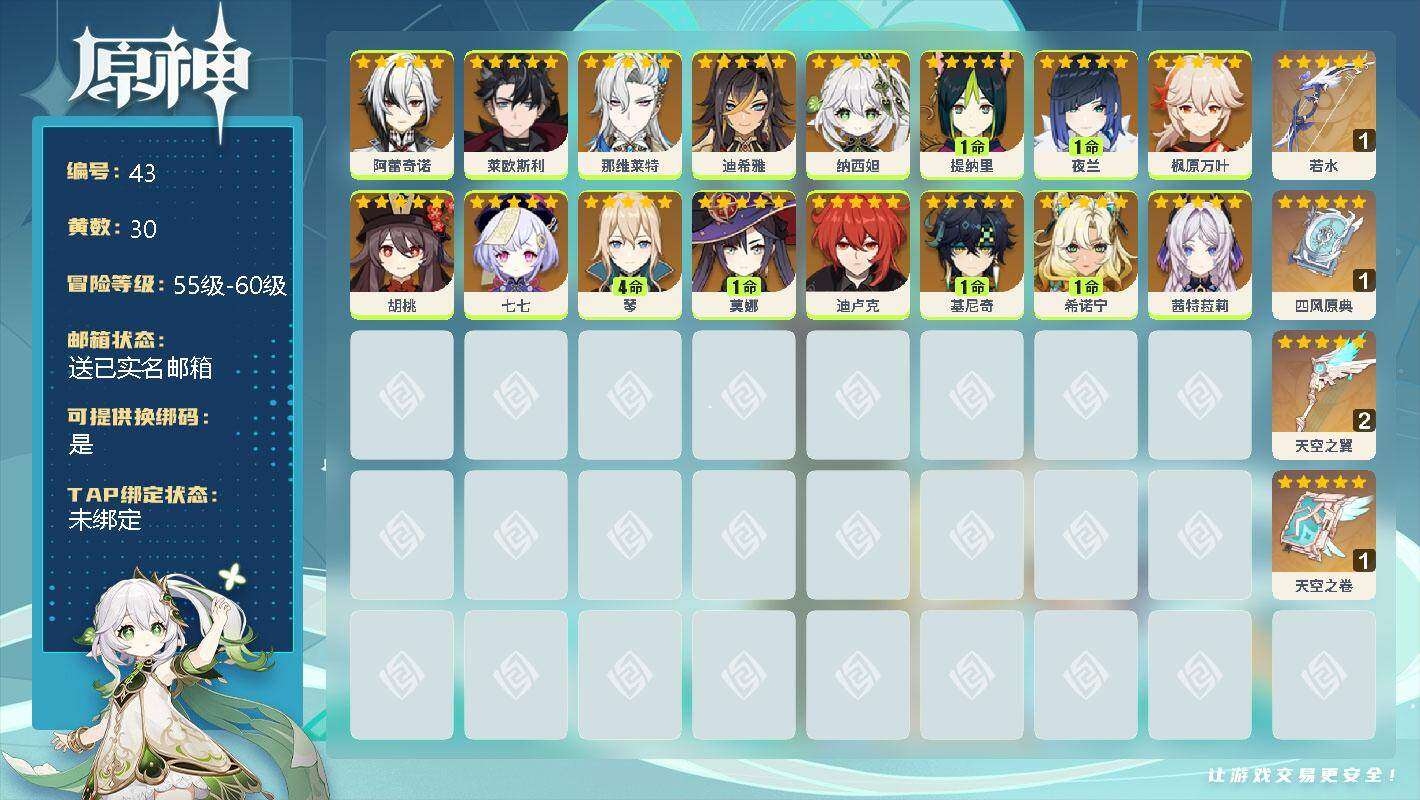The width and height of the screenshot is (1420, 800).
Task: Select the 胡桃 character card
Action: (x=401, y=254)
